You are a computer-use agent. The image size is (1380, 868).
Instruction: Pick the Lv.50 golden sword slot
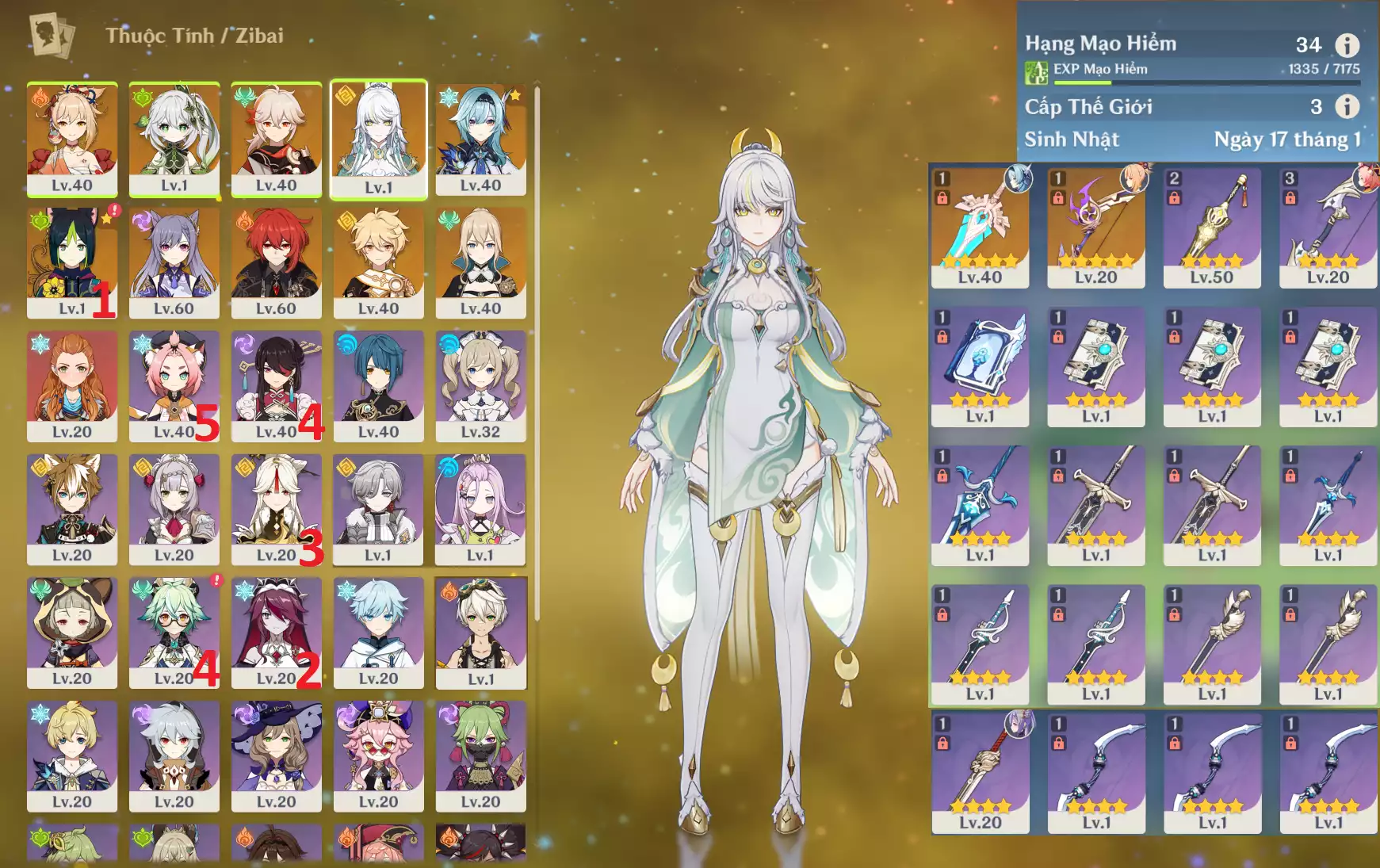1212,226
